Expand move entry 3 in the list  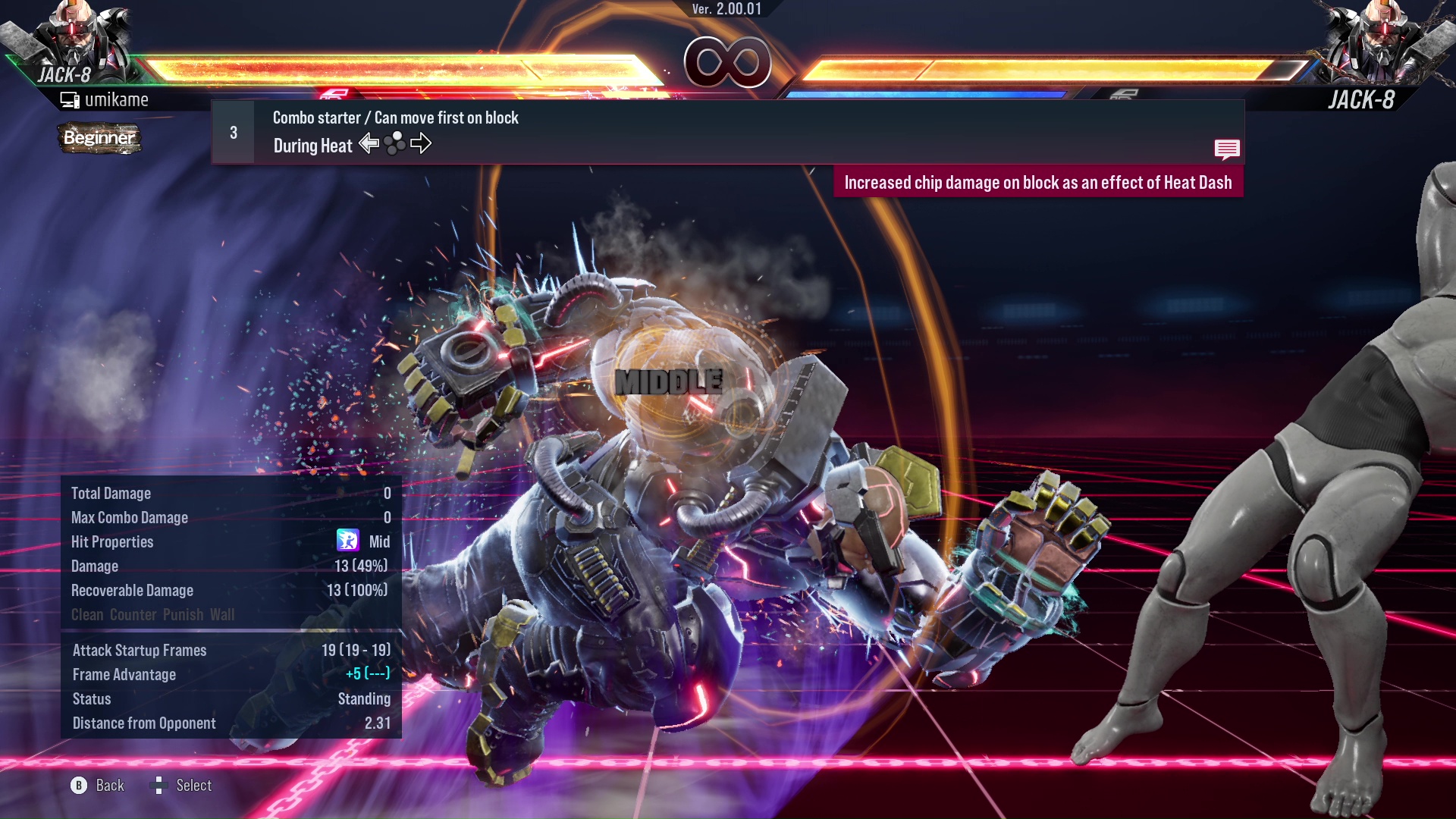click(233, 132)
